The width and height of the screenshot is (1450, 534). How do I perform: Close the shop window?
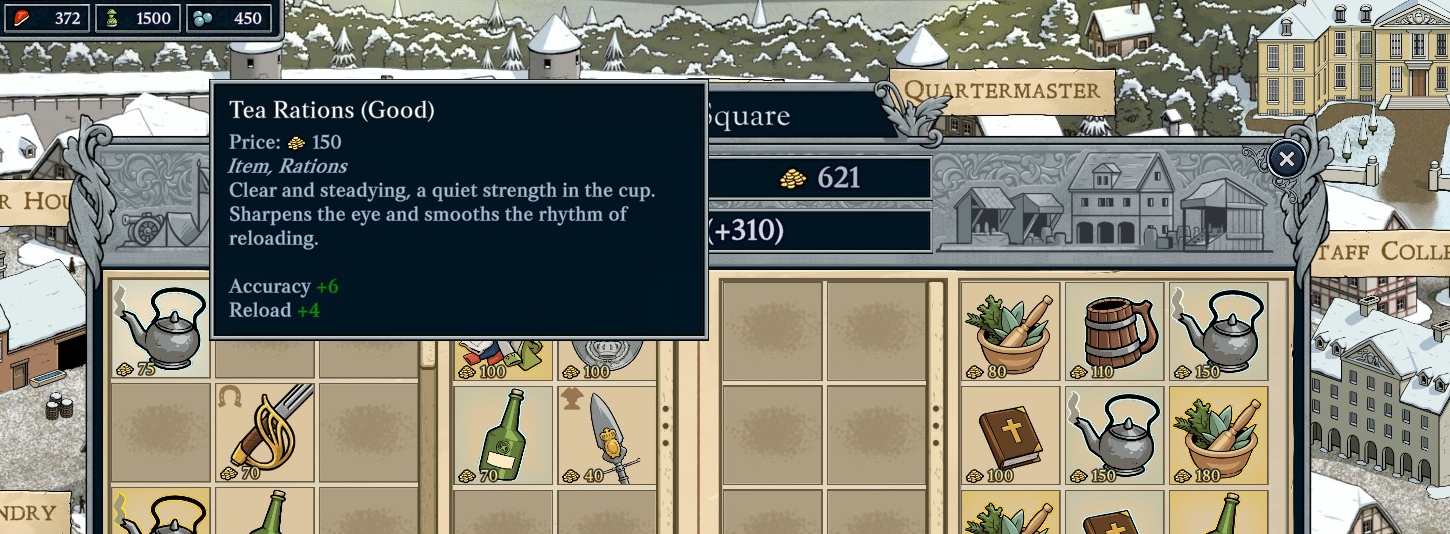pyautogui.click(x=1286, y=159)
